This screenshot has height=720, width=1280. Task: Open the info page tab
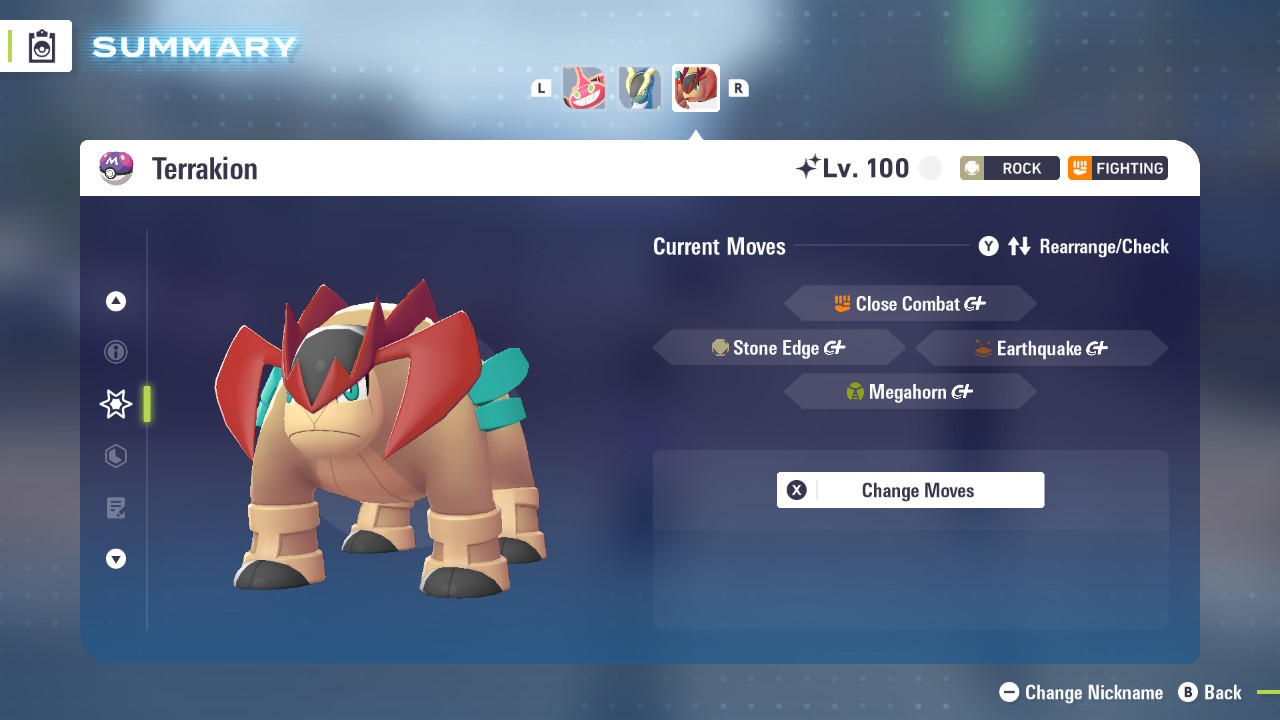[116, 352]
